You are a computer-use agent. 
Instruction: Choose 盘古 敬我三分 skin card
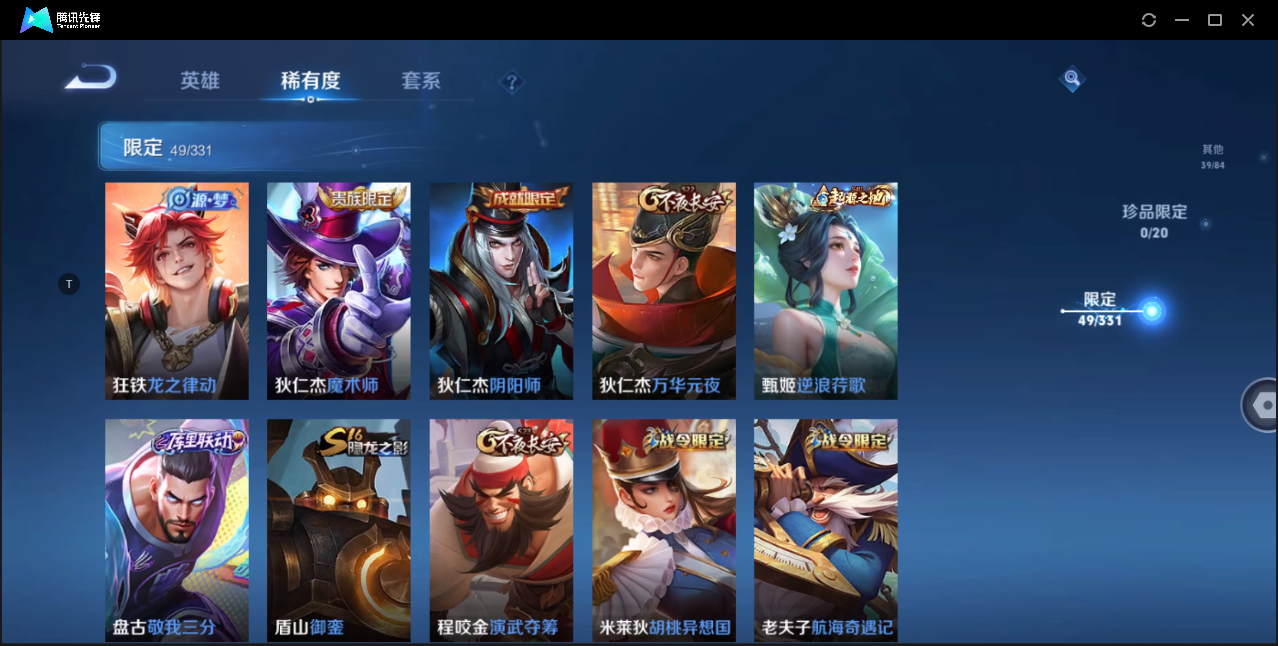[x=177, y=530]
